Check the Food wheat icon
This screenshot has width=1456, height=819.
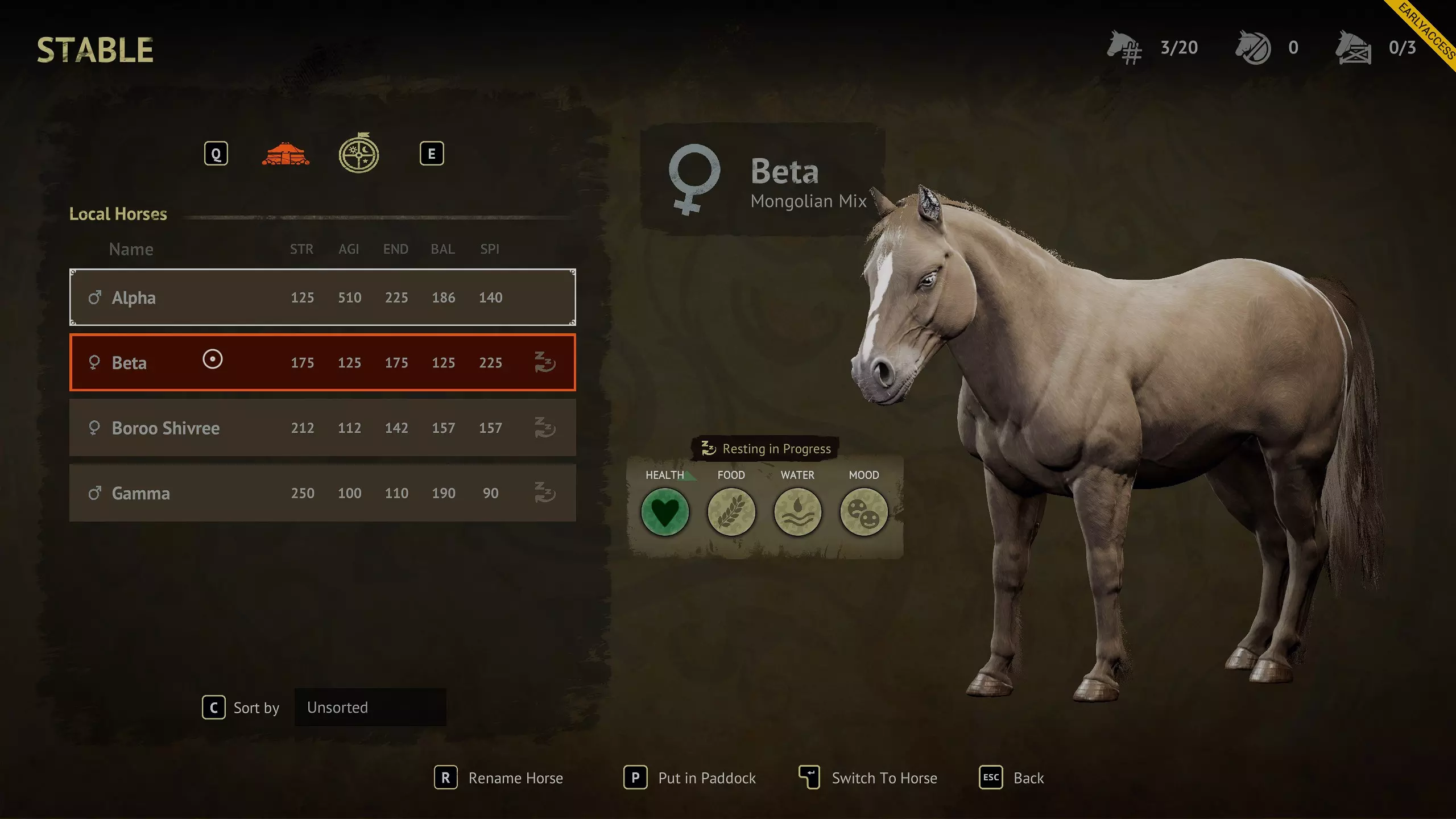coord(731,512)
